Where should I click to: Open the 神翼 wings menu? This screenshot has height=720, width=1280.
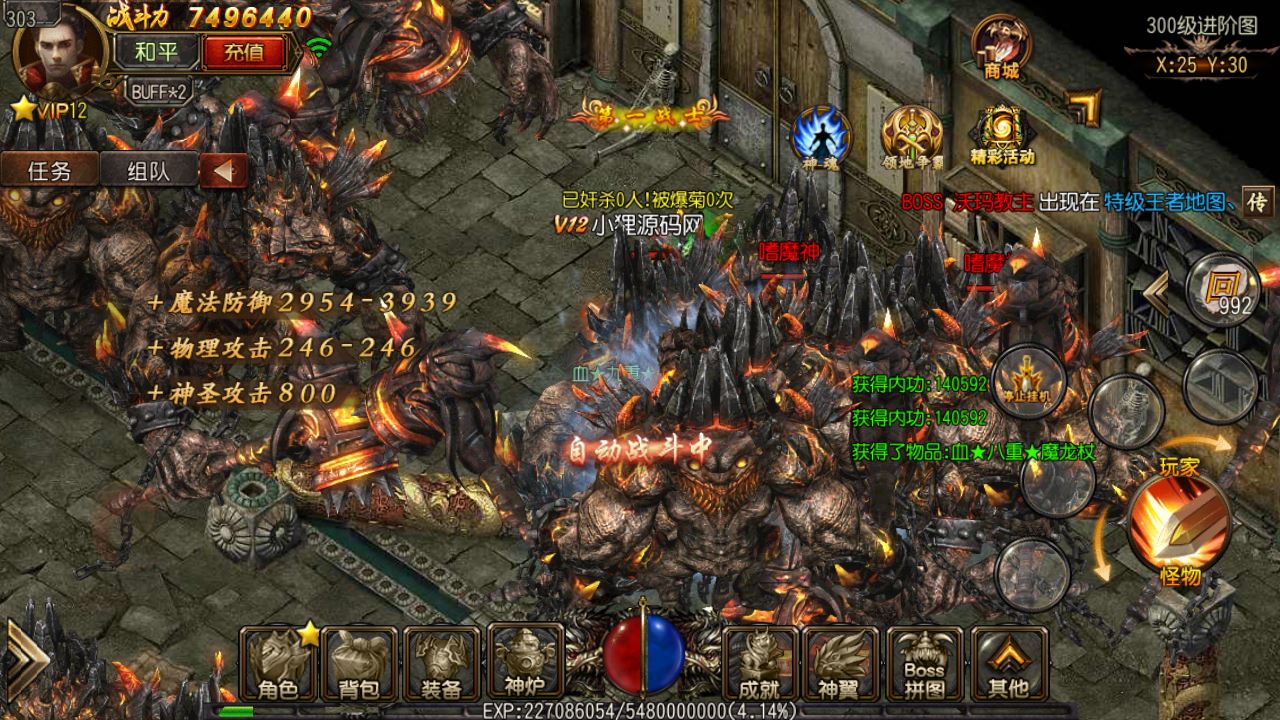840,664
